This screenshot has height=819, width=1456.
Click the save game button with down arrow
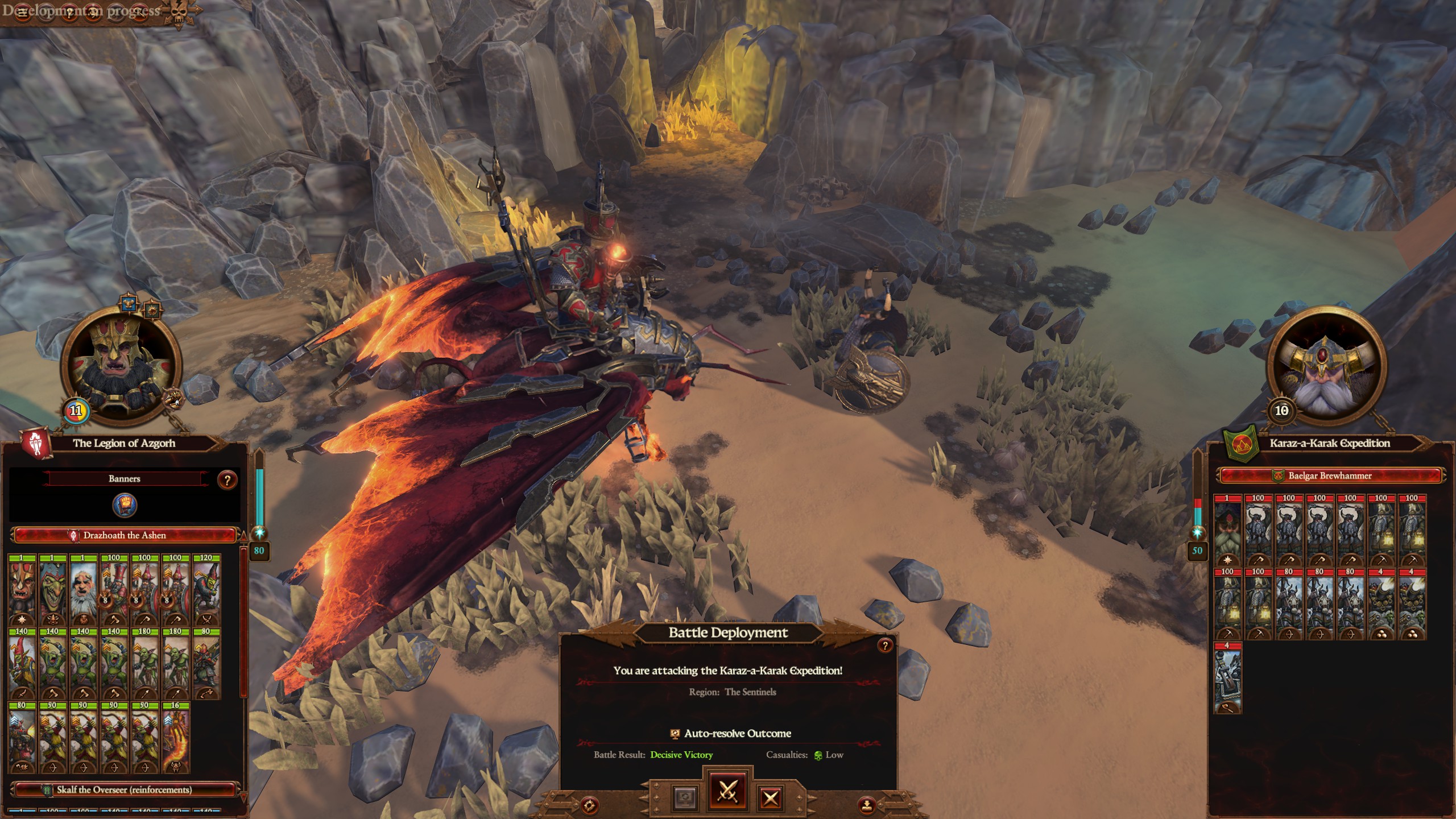[x=866, y=805]
